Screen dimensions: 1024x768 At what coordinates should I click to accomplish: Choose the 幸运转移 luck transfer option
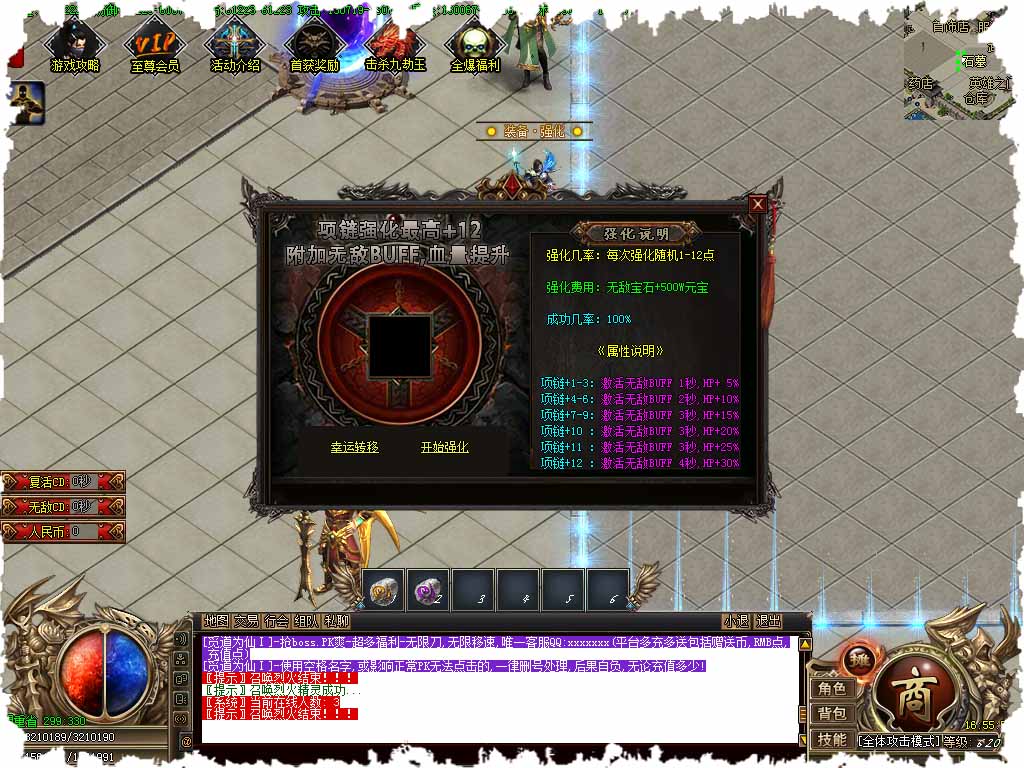click(355, 447)
